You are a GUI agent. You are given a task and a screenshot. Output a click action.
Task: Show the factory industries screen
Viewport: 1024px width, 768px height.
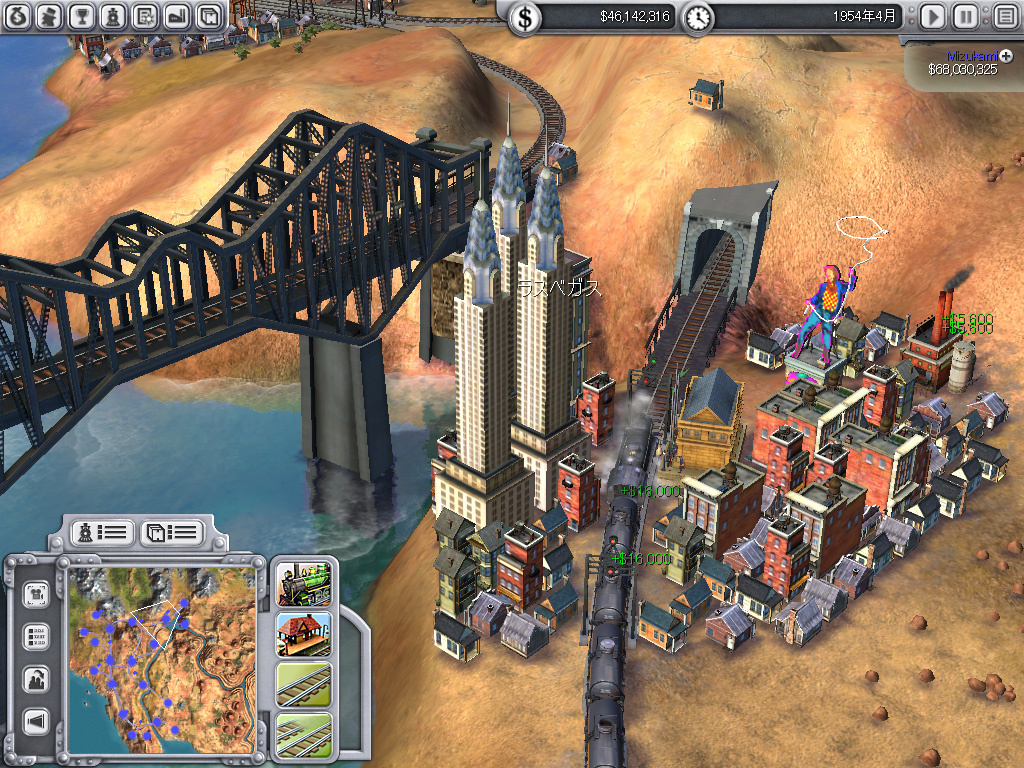(x=176, y=16)
